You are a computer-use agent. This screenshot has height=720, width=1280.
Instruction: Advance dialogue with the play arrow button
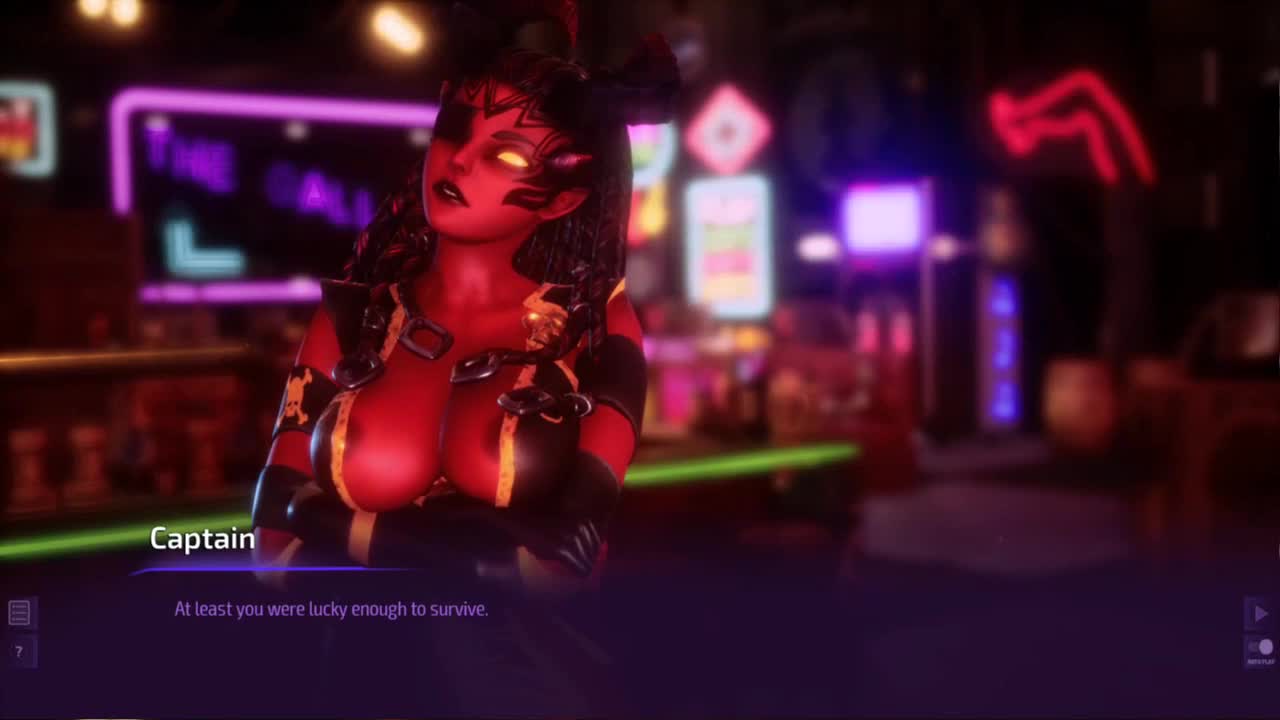1260,613
